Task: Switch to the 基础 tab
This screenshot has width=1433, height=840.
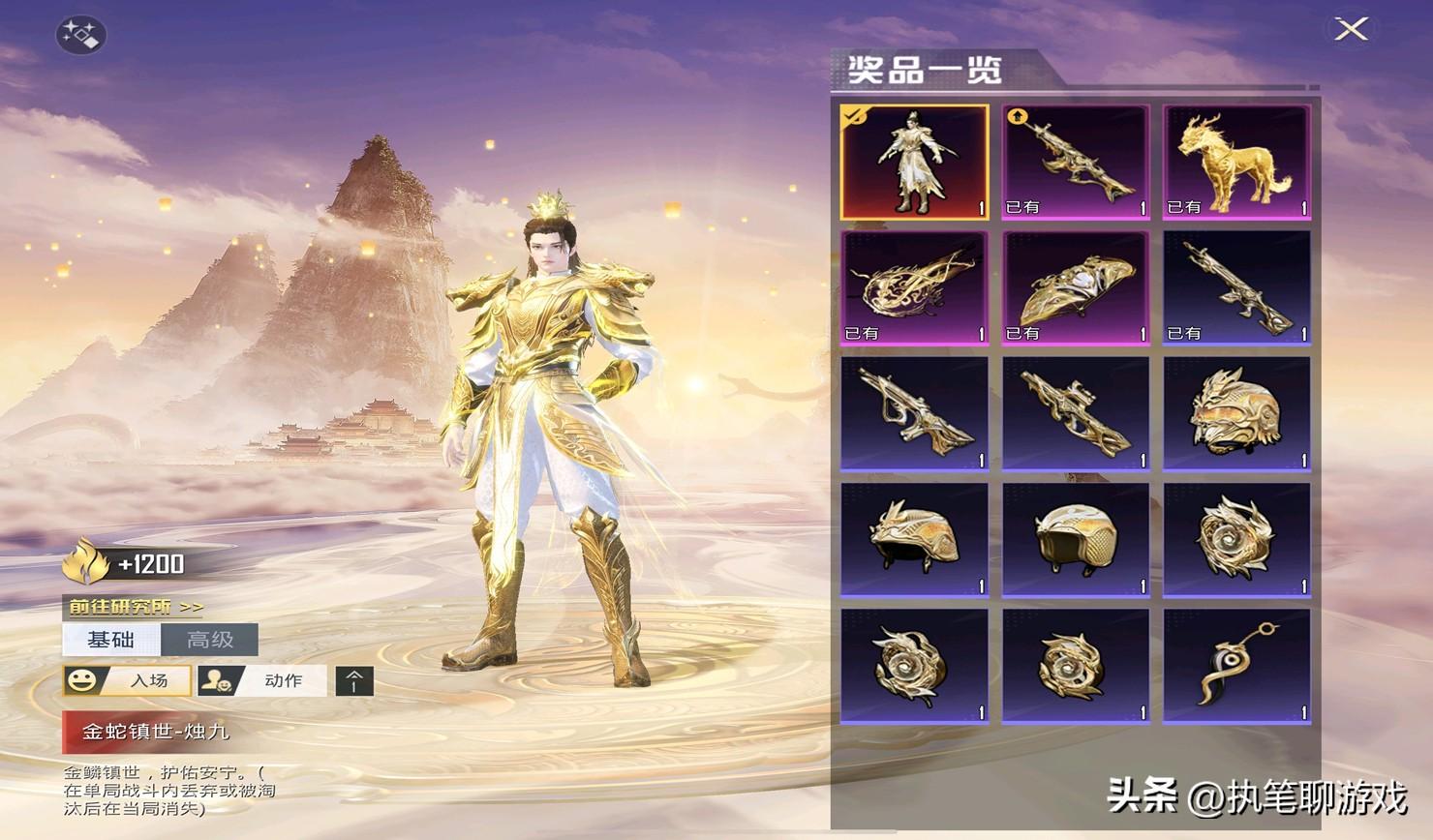Action: (x=111, y=640)
